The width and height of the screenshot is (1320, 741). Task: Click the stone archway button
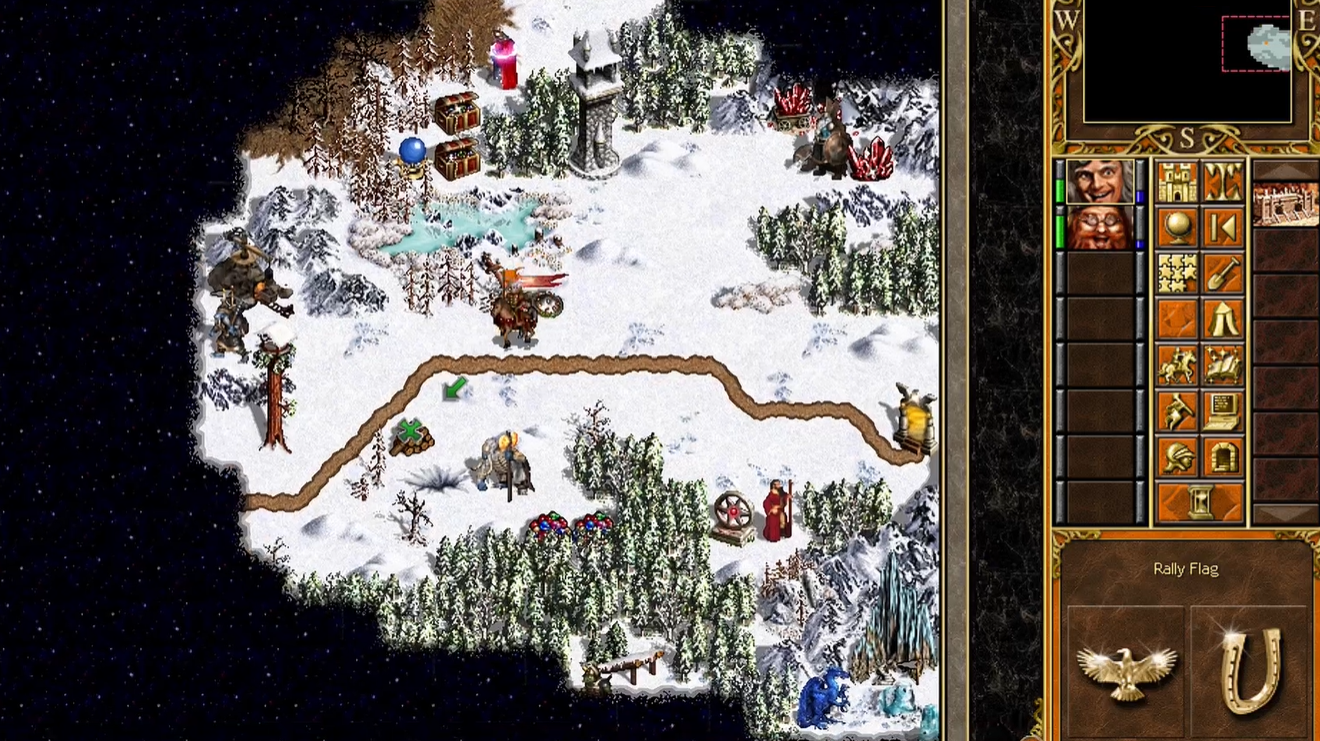1223,457
